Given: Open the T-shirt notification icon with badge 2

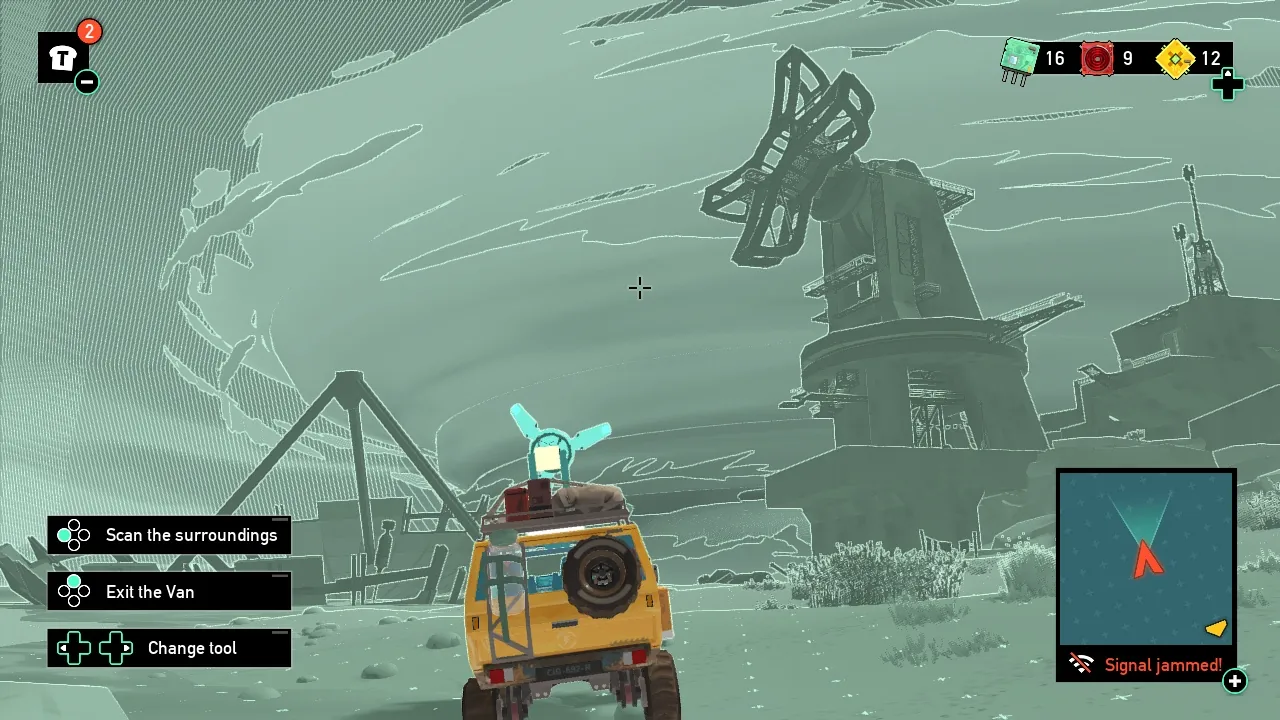Looking at the screenshot, I should (62, 57).
